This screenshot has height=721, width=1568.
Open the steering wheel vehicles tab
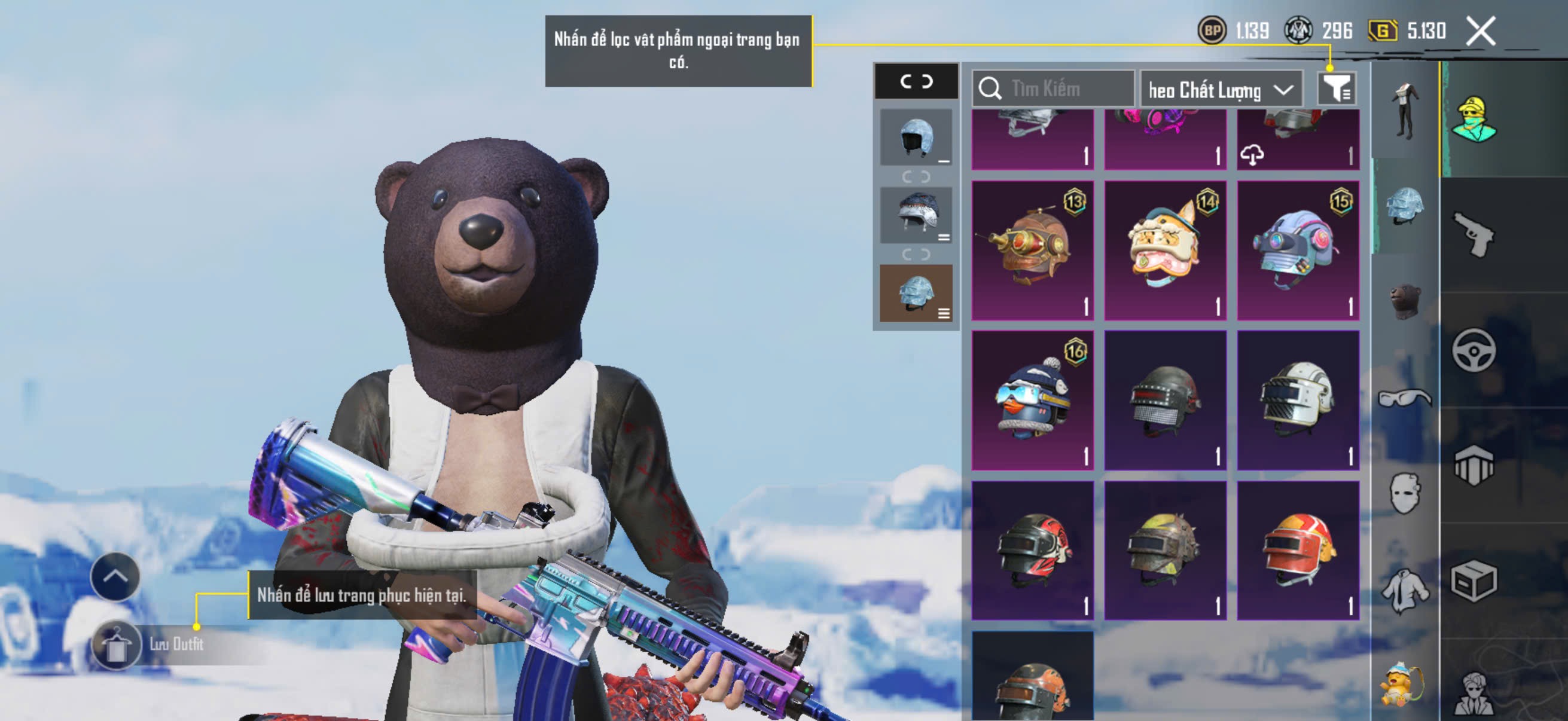pyautogui.click(x=1473, y=350)
